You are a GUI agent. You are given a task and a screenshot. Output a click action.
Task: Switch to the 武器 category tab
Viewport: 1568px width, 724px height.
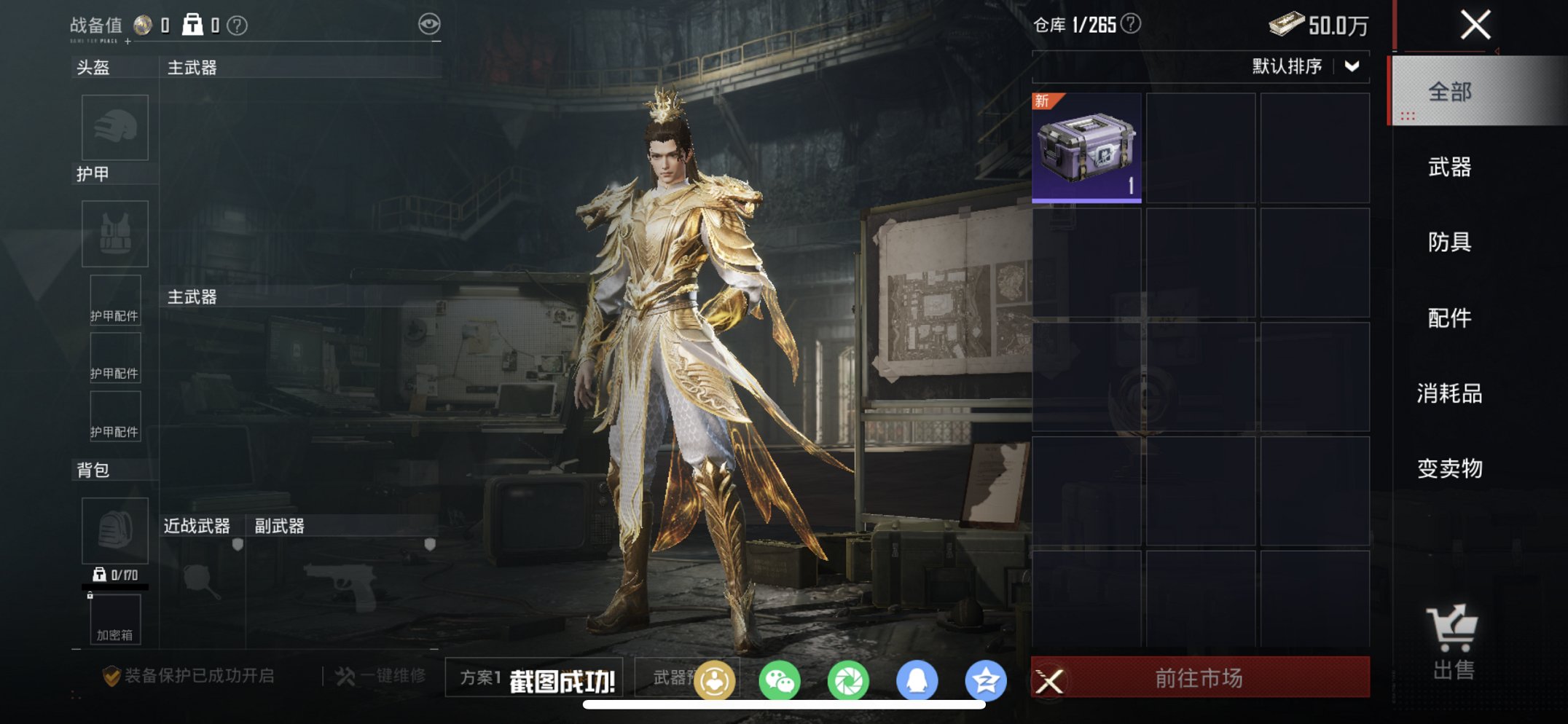1449,167
